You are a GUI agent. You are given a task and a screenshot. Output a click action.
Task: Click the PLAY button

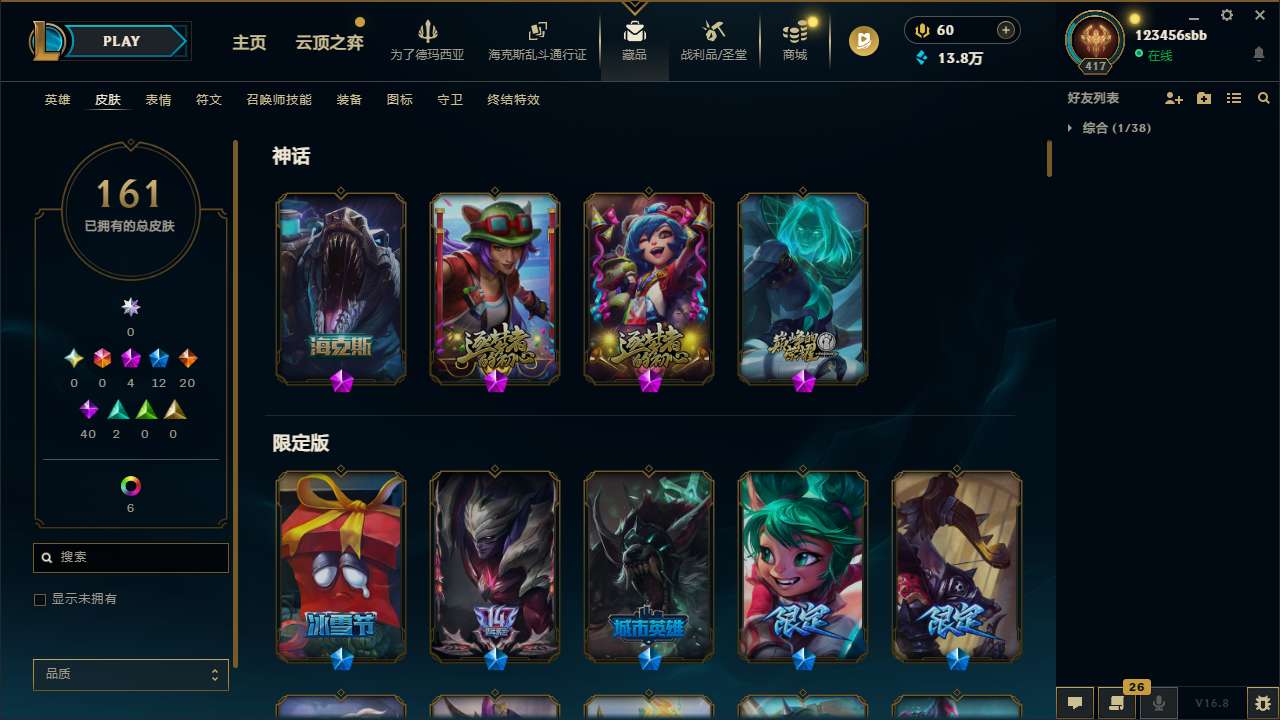click(121, 41)
